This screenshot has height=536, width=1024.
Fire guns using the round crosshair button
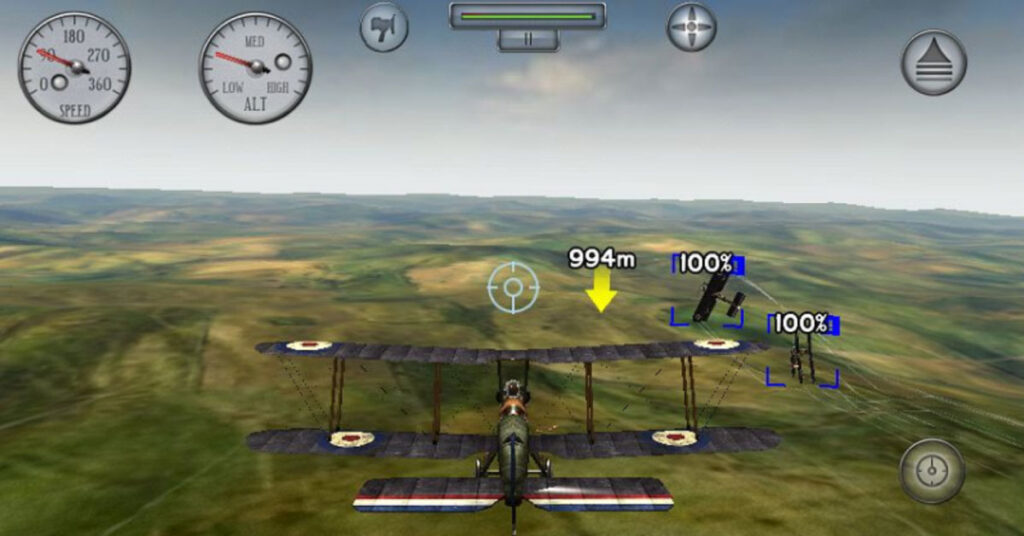click(931, 470)
